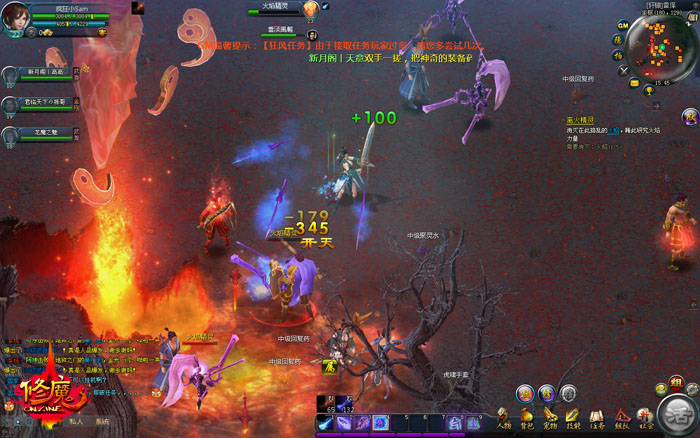This screenshot has height=438, width=700.
Task: Open the 任务 quest journal
Action: click(597, 416)
